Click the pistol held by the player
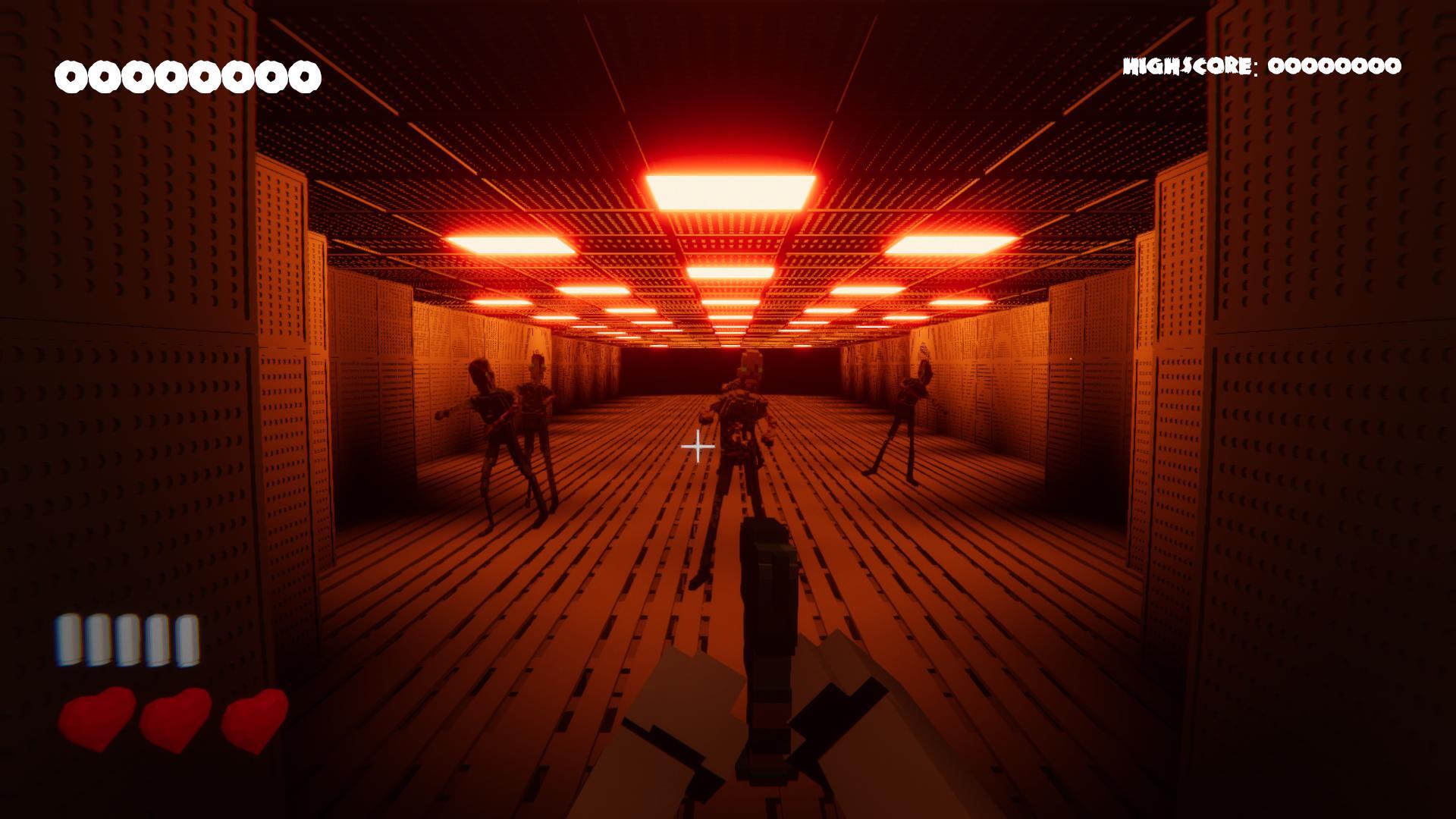 (770, 629)
